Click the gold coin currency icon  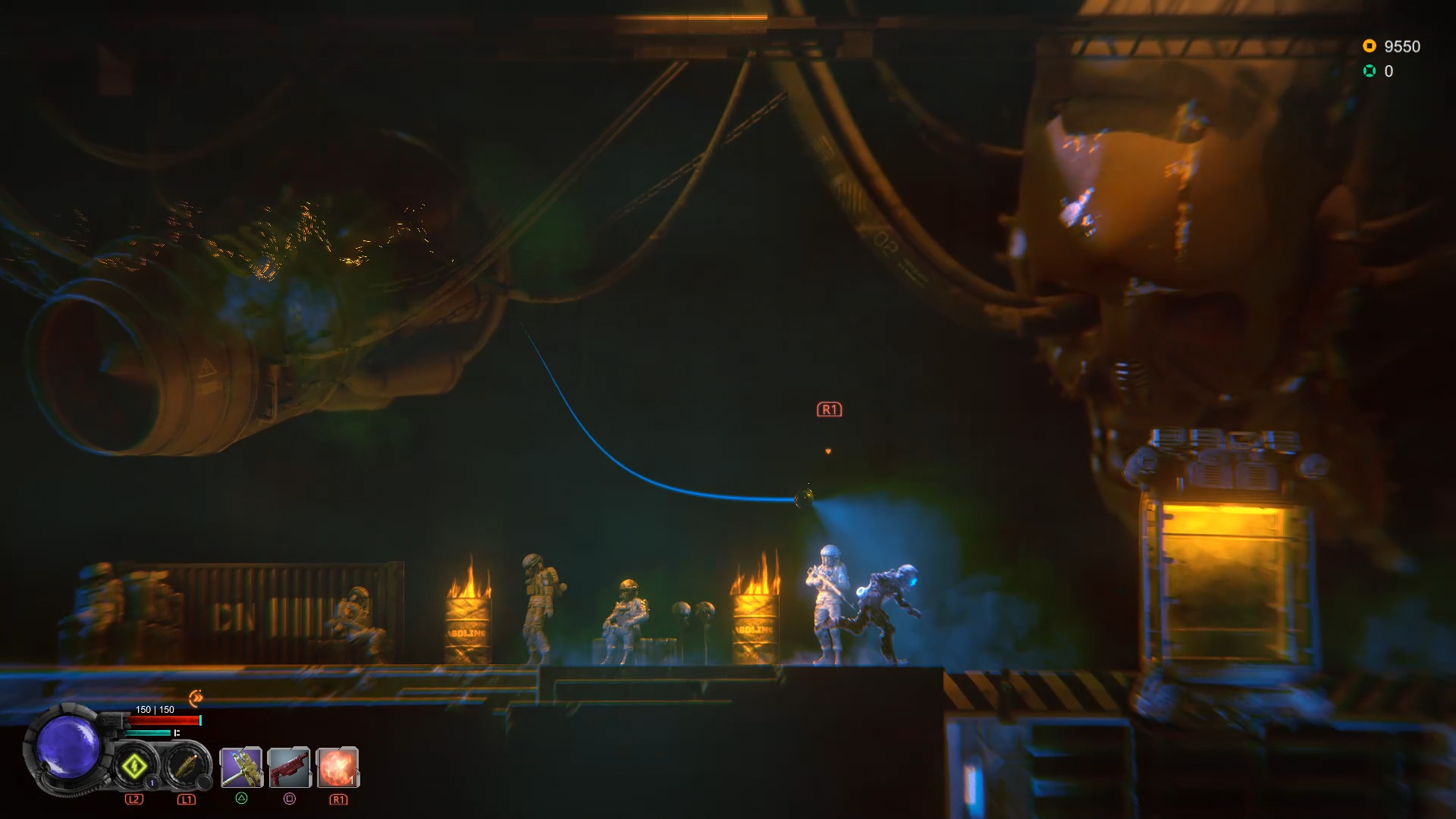click(x=1369, y=45)
